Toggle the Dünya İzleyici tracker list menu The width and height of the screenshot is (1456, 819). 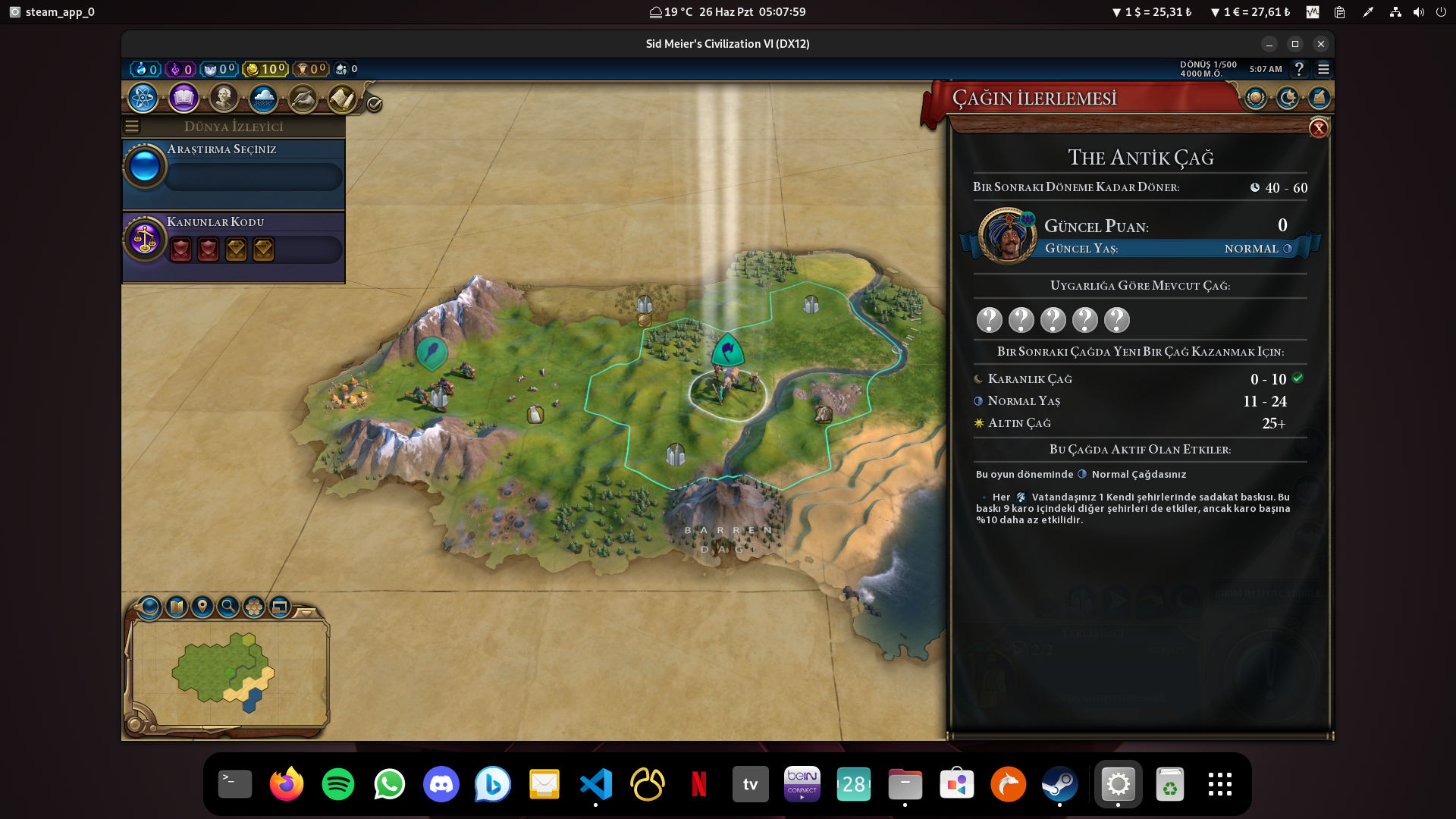pos(132,127)
